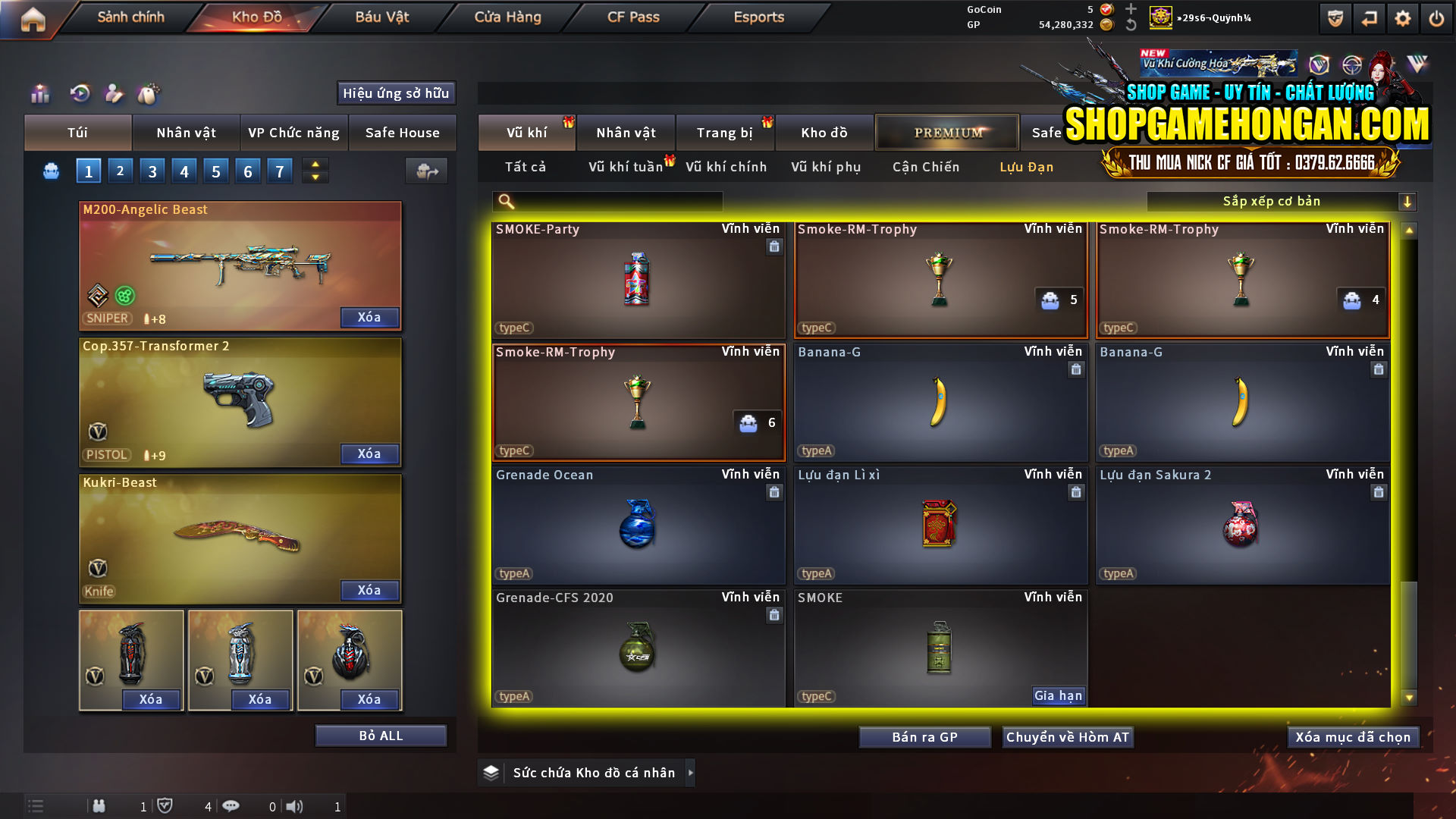This screenshot has height=819, width=1456.
Task: Select the character outfit icon near top-left
Action: 114,94
